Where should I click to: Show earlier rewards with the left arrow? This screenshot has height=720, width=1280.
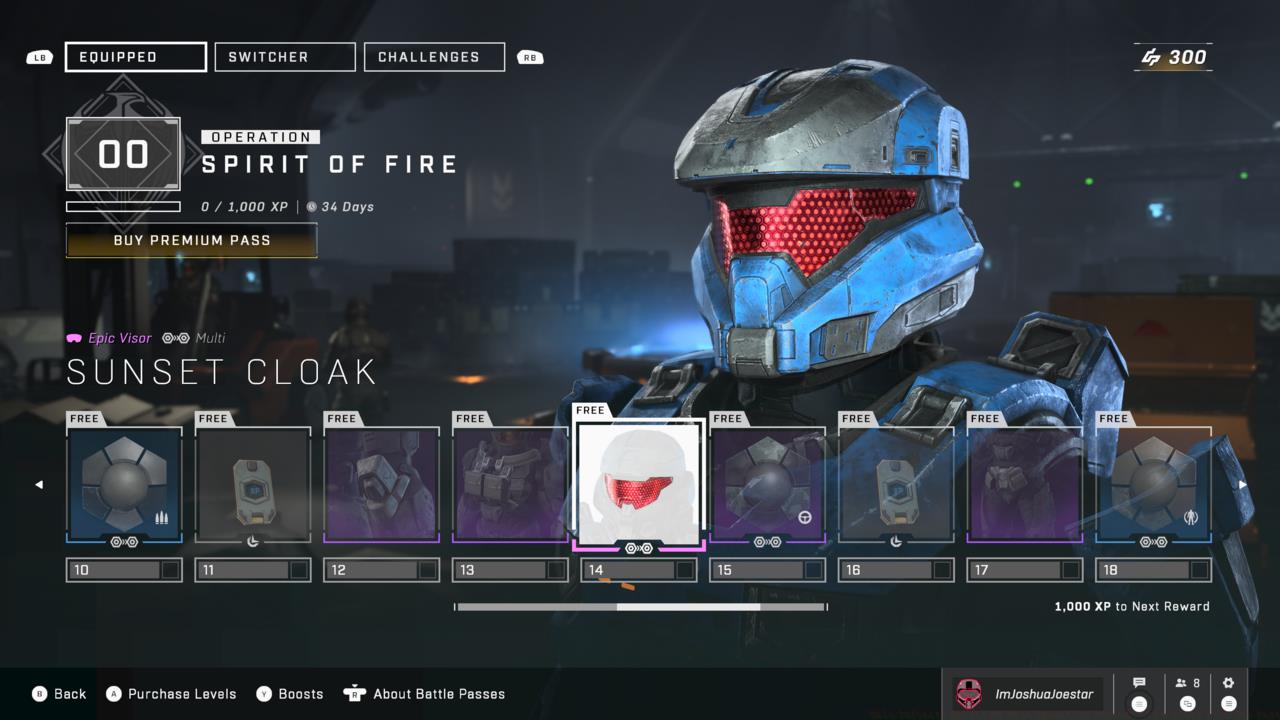[40, 485]
